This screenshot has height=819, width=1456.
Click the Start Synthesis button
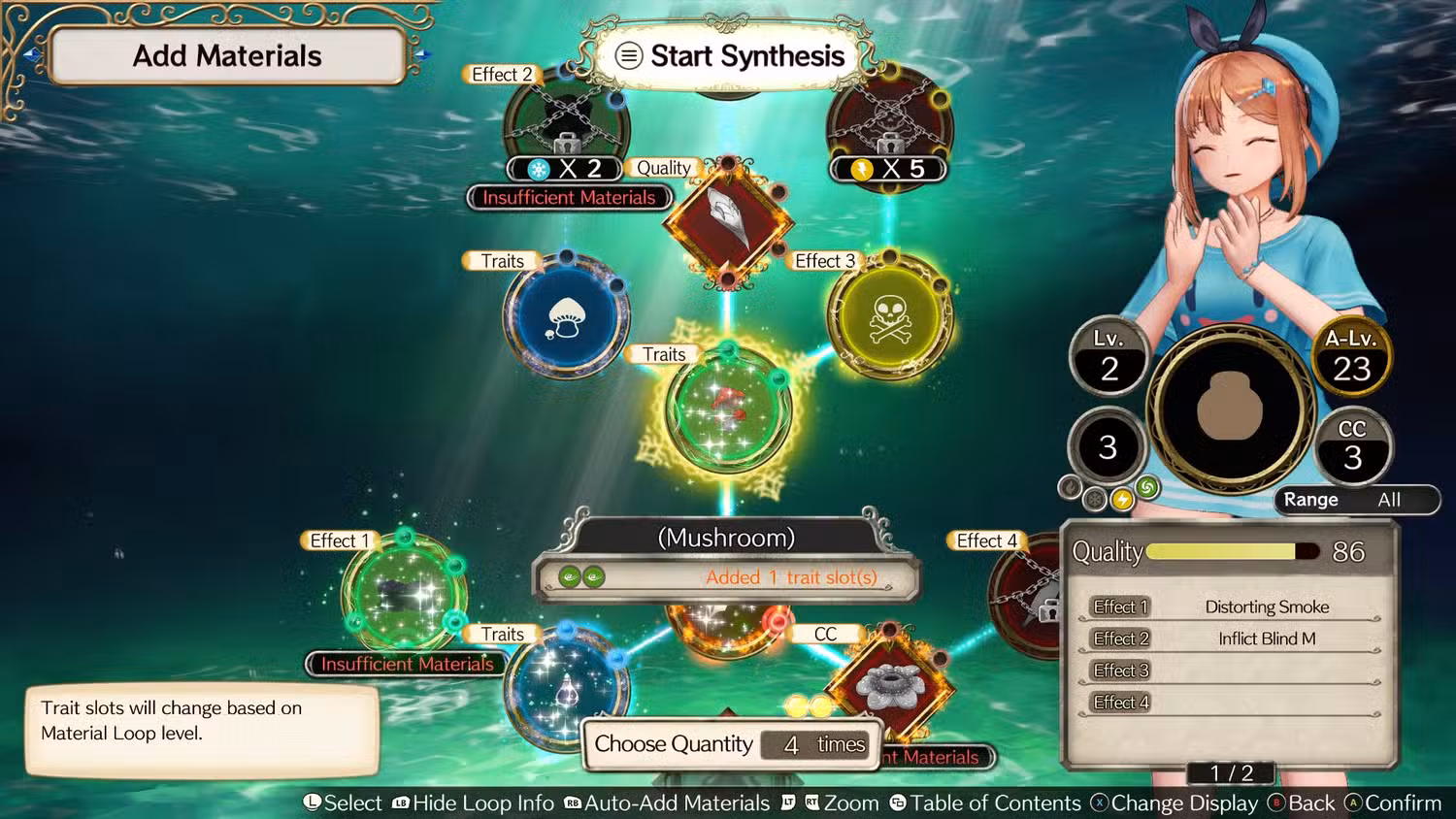point(730,56)
